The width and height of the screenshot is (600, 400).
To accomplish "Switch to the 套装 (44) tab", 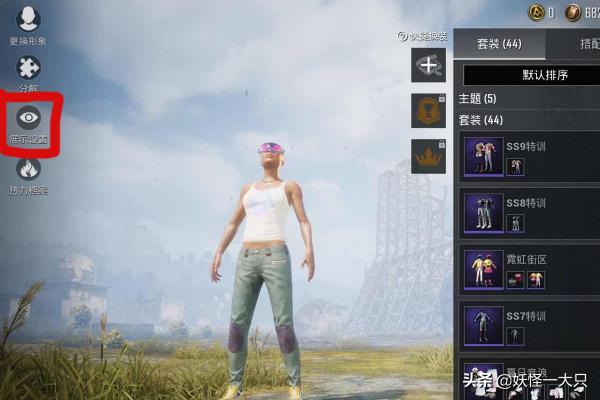I will pyautogui.click(x=499, y=44).
